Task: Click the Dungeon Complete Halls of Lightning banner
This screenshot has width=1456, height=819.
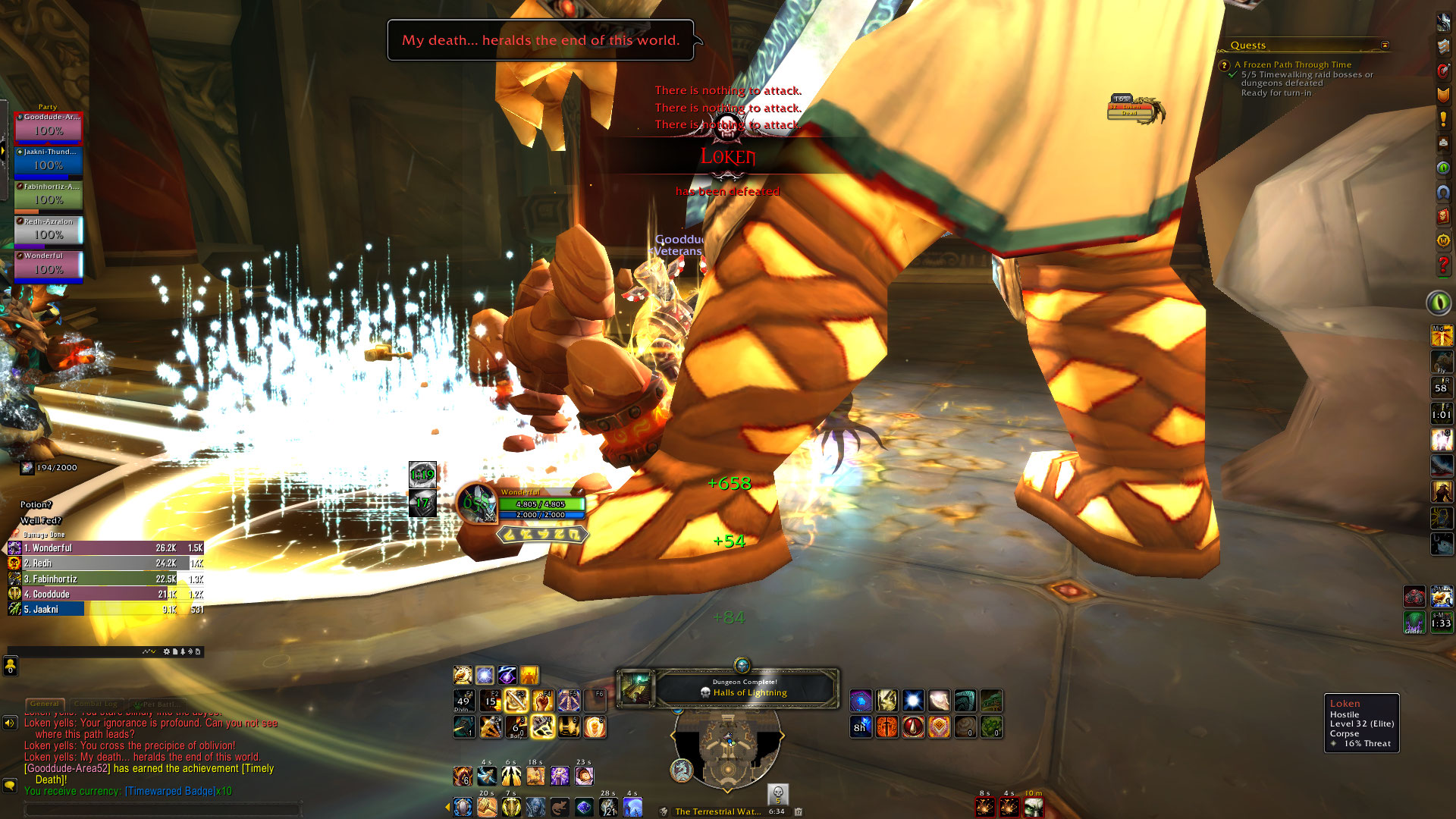Action: (747, 688)
